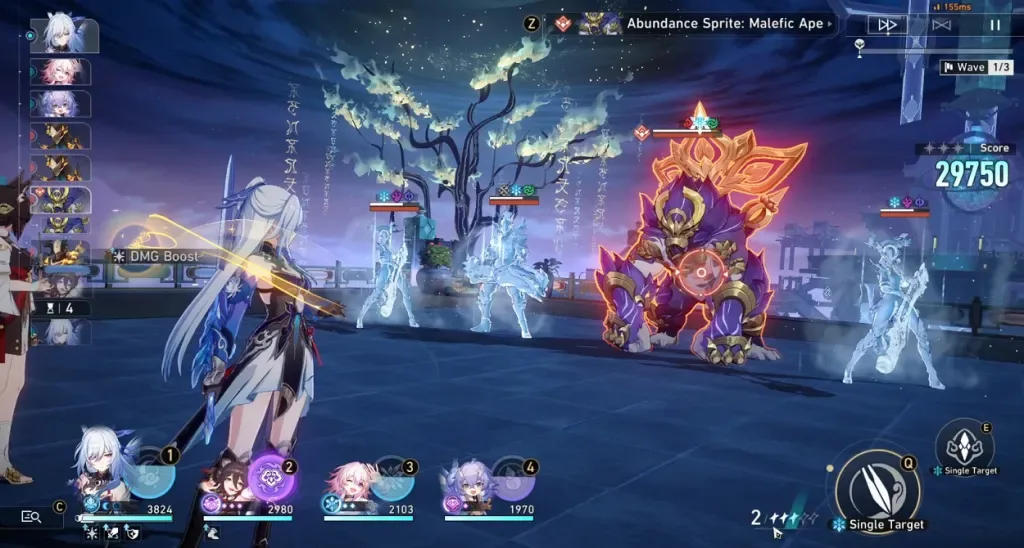
Task: Activate the glowing purple ultimate, marked 2
Action: [x=272, y=474]
